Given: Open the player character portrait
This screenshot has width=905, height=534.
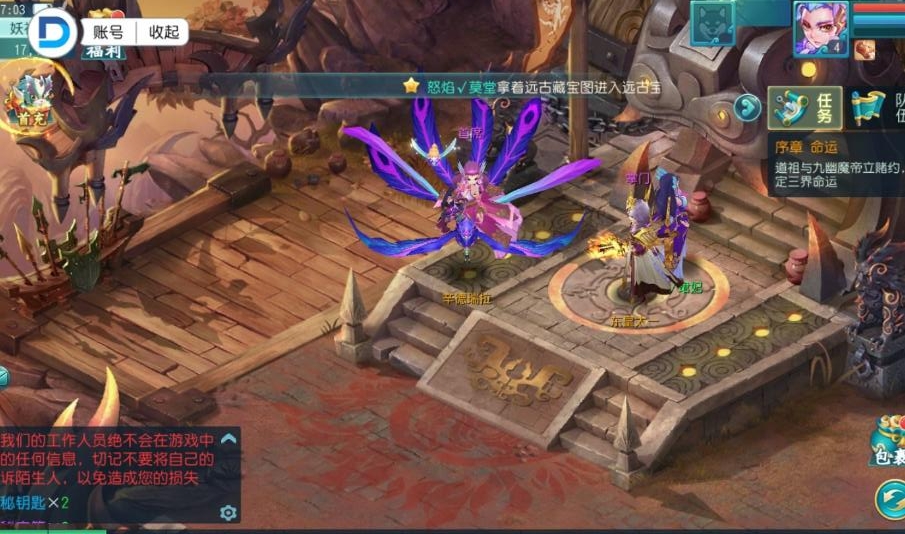Looking at the screenshot, I should point(820,27).
